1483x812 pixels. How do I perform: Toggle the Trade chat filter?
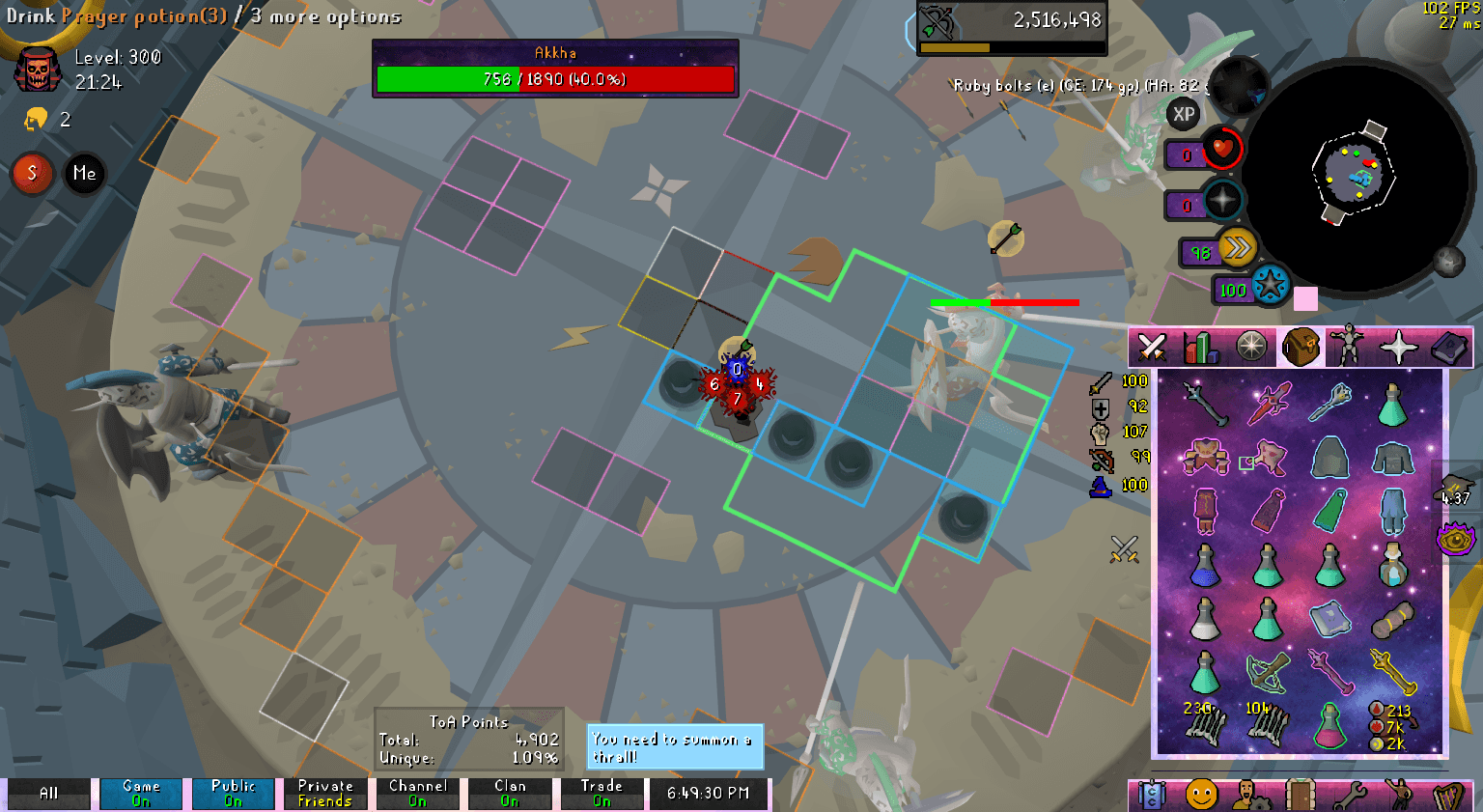click(601, 792)
